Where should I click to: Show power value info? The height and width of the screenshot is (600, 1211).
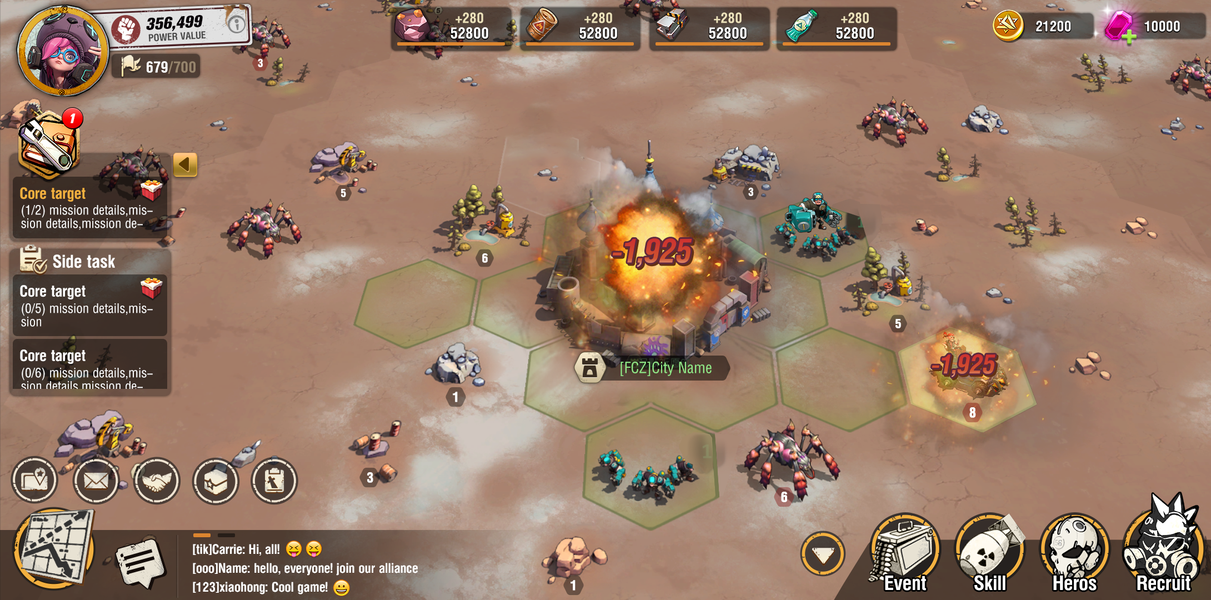[237, 23]
